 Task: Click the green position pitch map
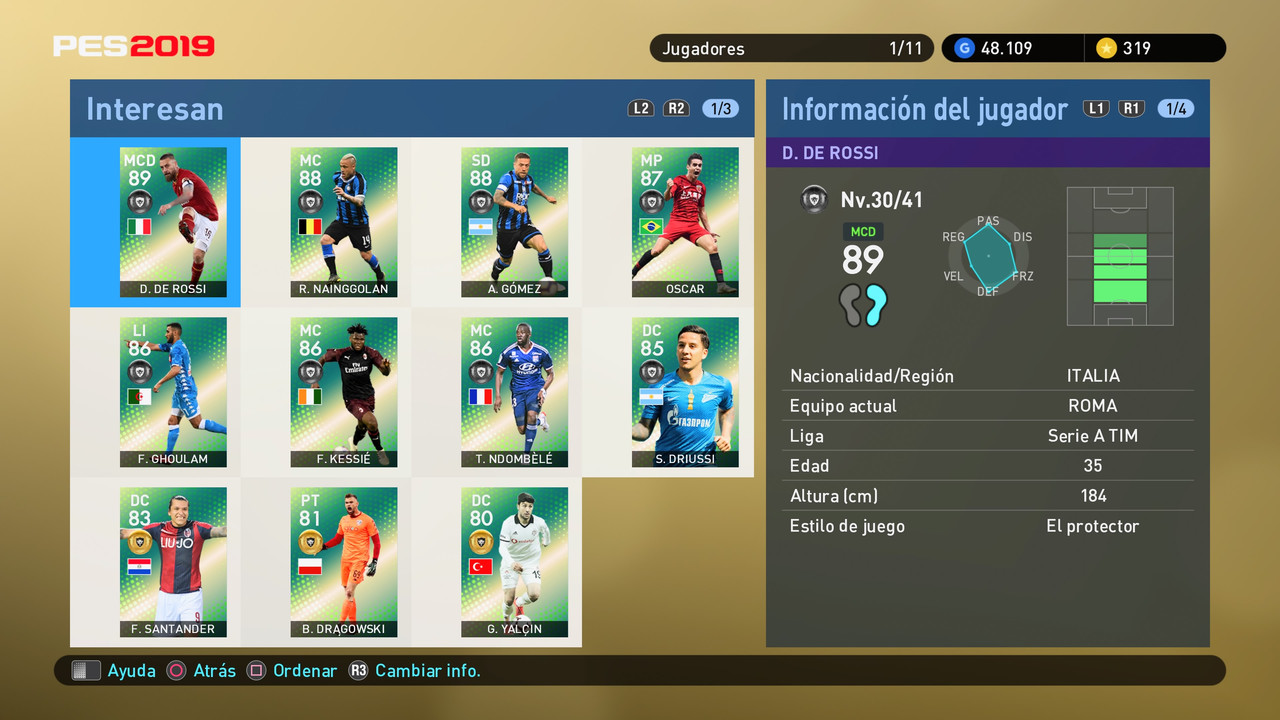pos(1120,256)
